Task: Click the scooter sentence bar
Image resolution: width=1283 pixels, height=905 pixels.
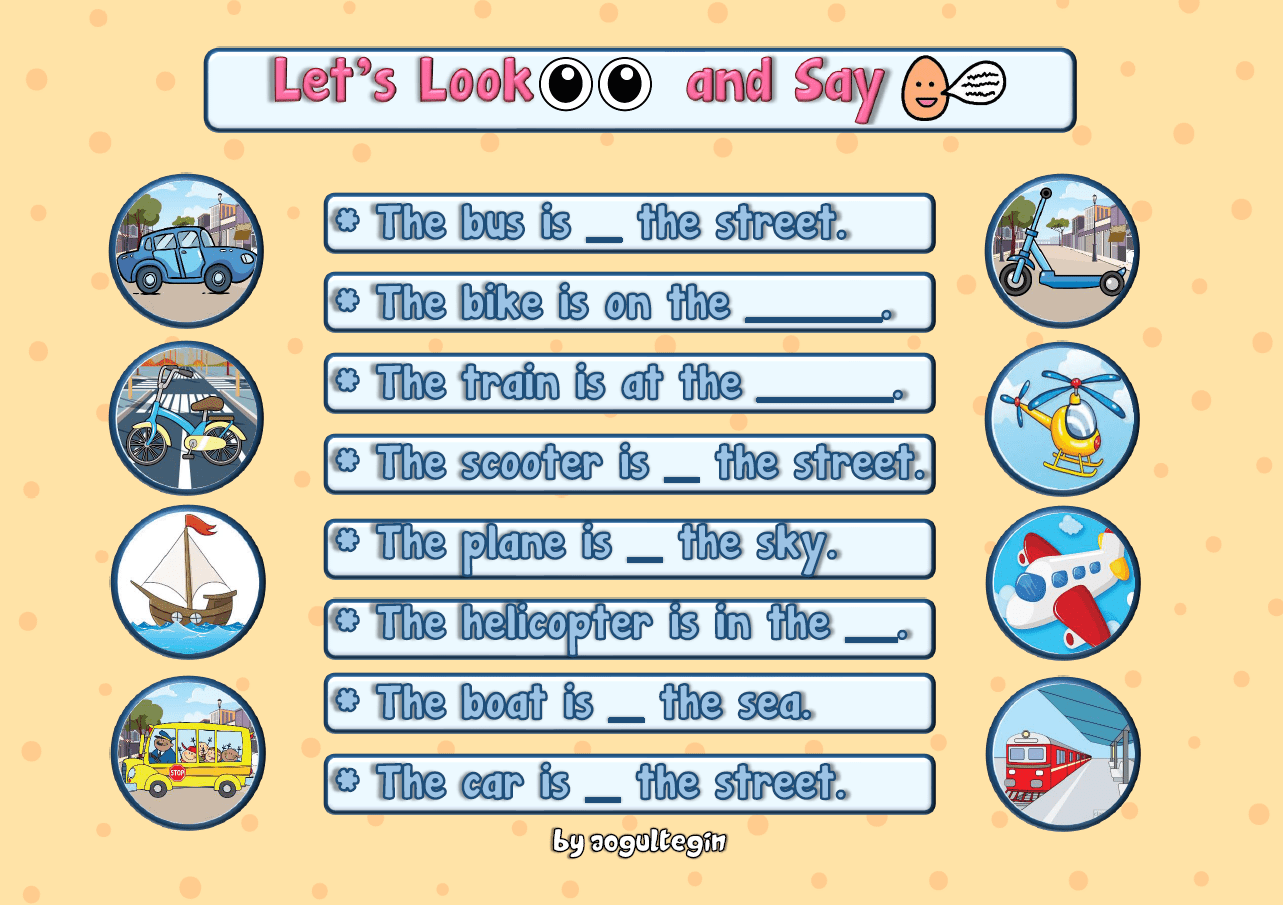Action: (x=629, y=464)
